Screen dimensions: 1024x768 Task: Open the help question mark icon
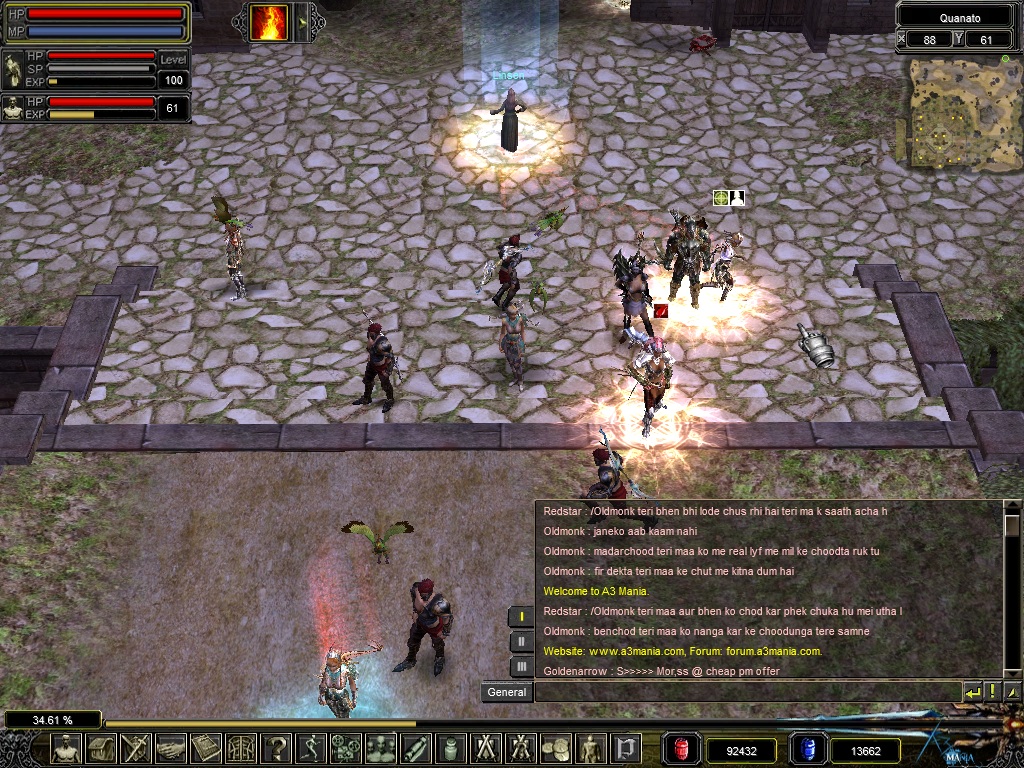[276, 747]
